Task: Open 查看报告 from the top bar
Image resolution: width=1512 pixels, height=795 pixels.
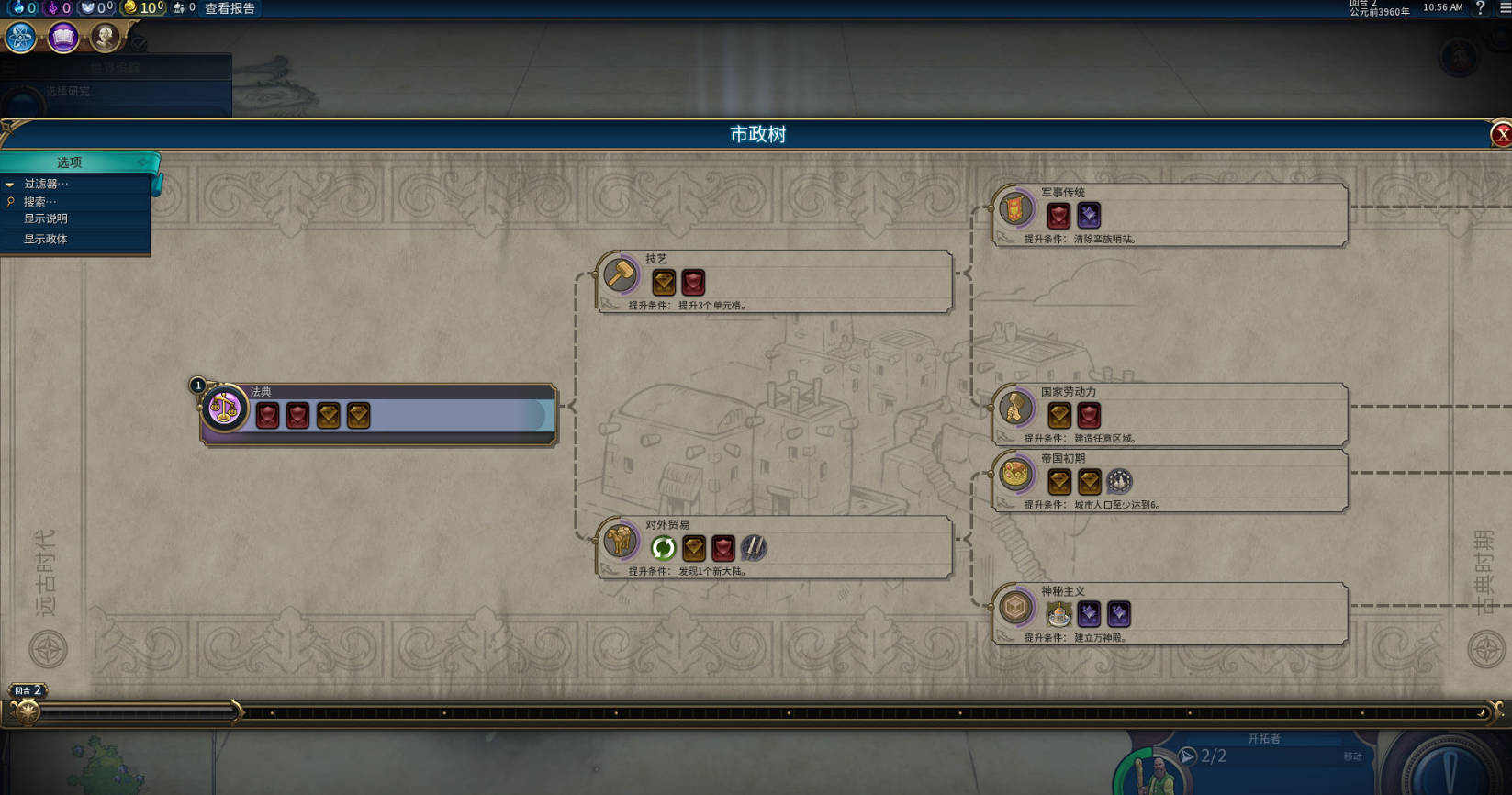Action: click(230, 8)
